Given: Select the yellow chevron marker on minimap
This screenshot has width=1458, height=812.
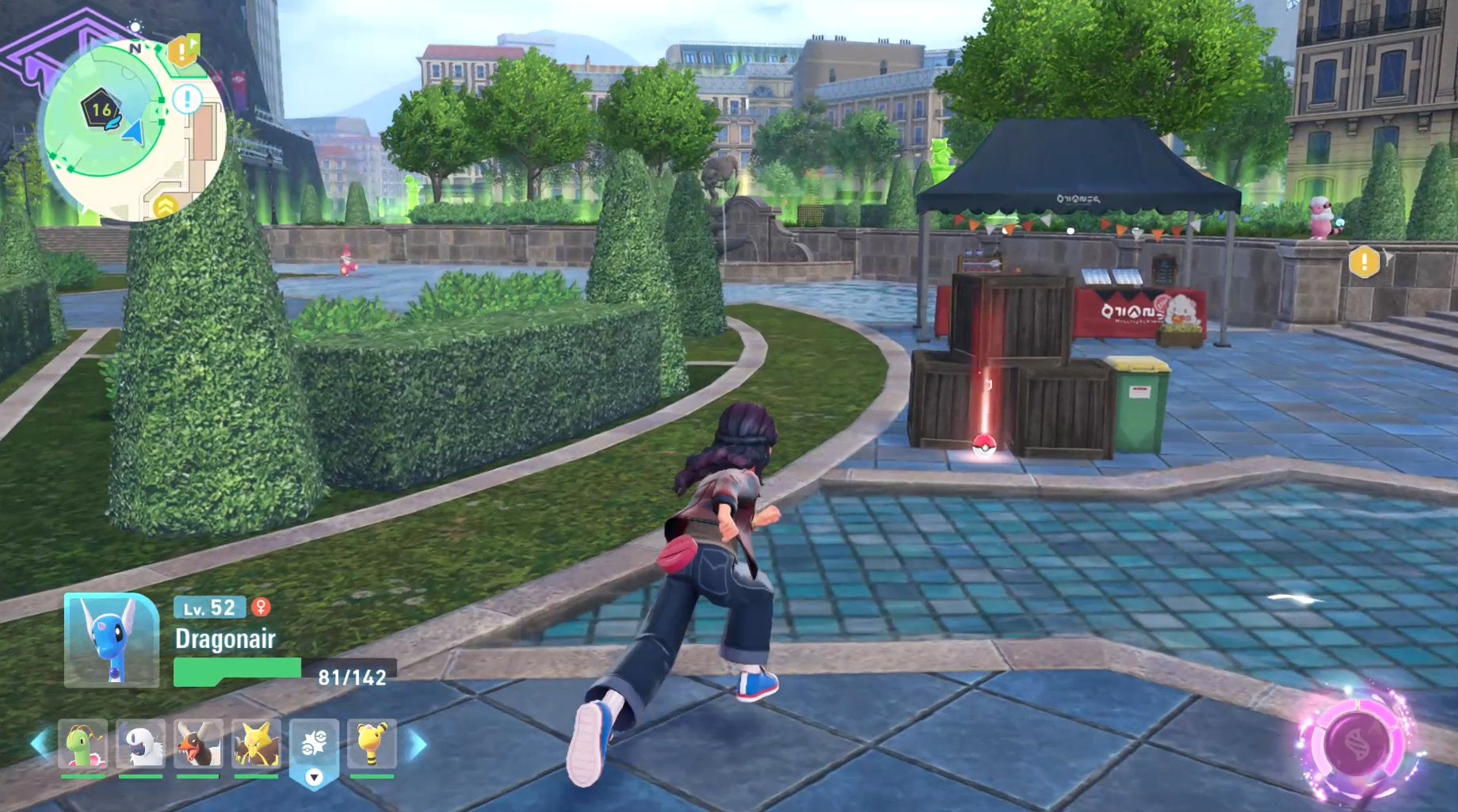Looking at the screenshot, I should point(166,207).
